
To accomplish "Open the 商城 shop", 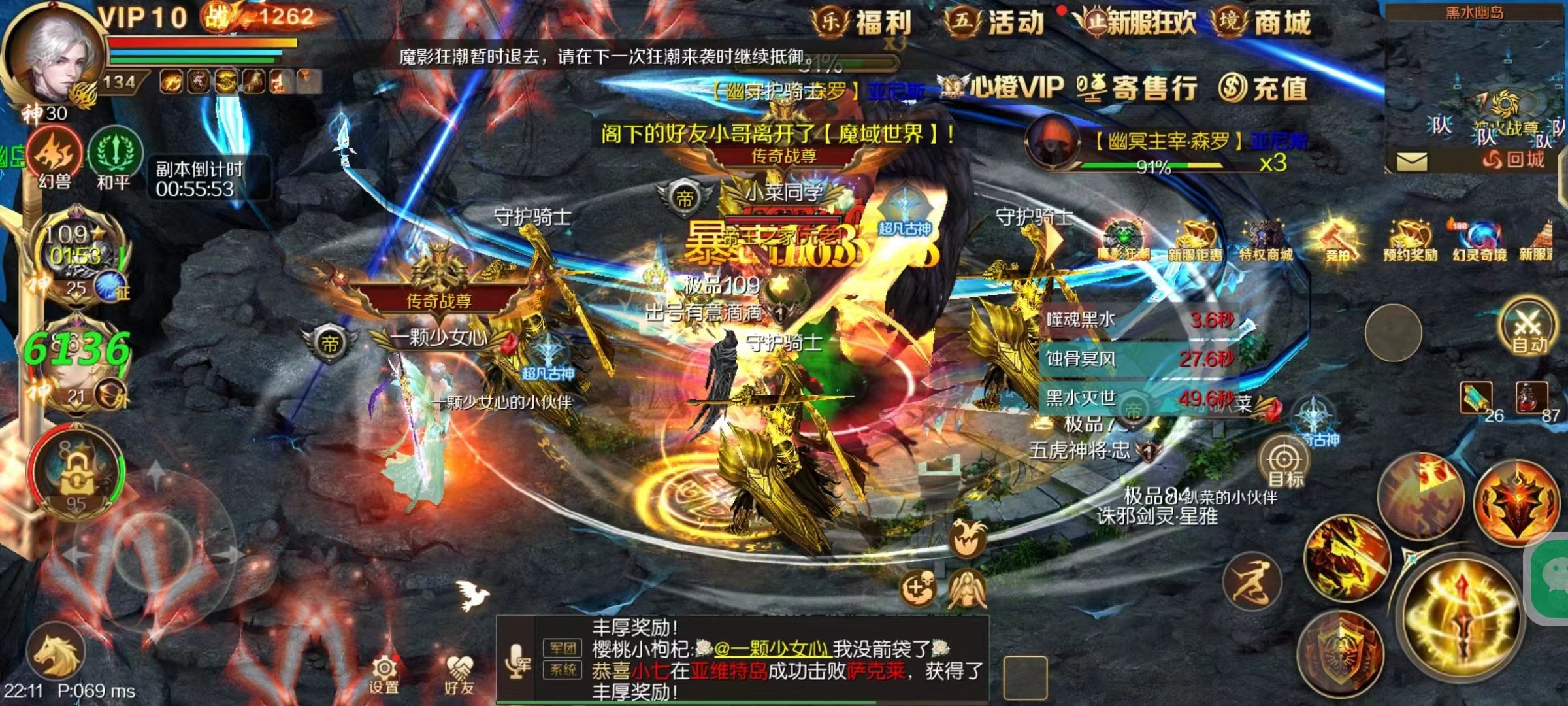I will (1262, 22).
